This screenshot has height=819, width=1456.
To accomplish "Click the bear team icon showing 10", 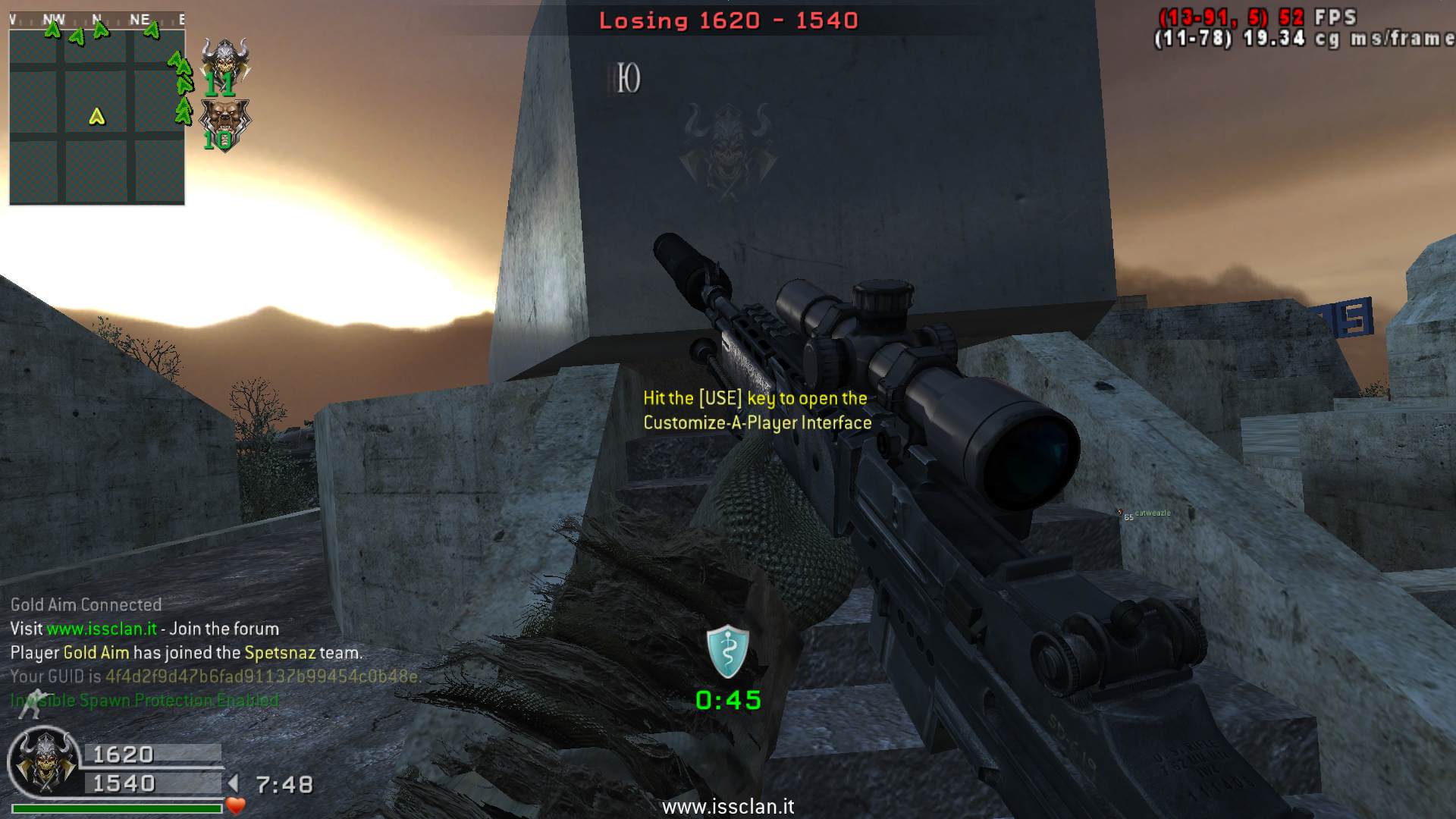I will point(224,123).
